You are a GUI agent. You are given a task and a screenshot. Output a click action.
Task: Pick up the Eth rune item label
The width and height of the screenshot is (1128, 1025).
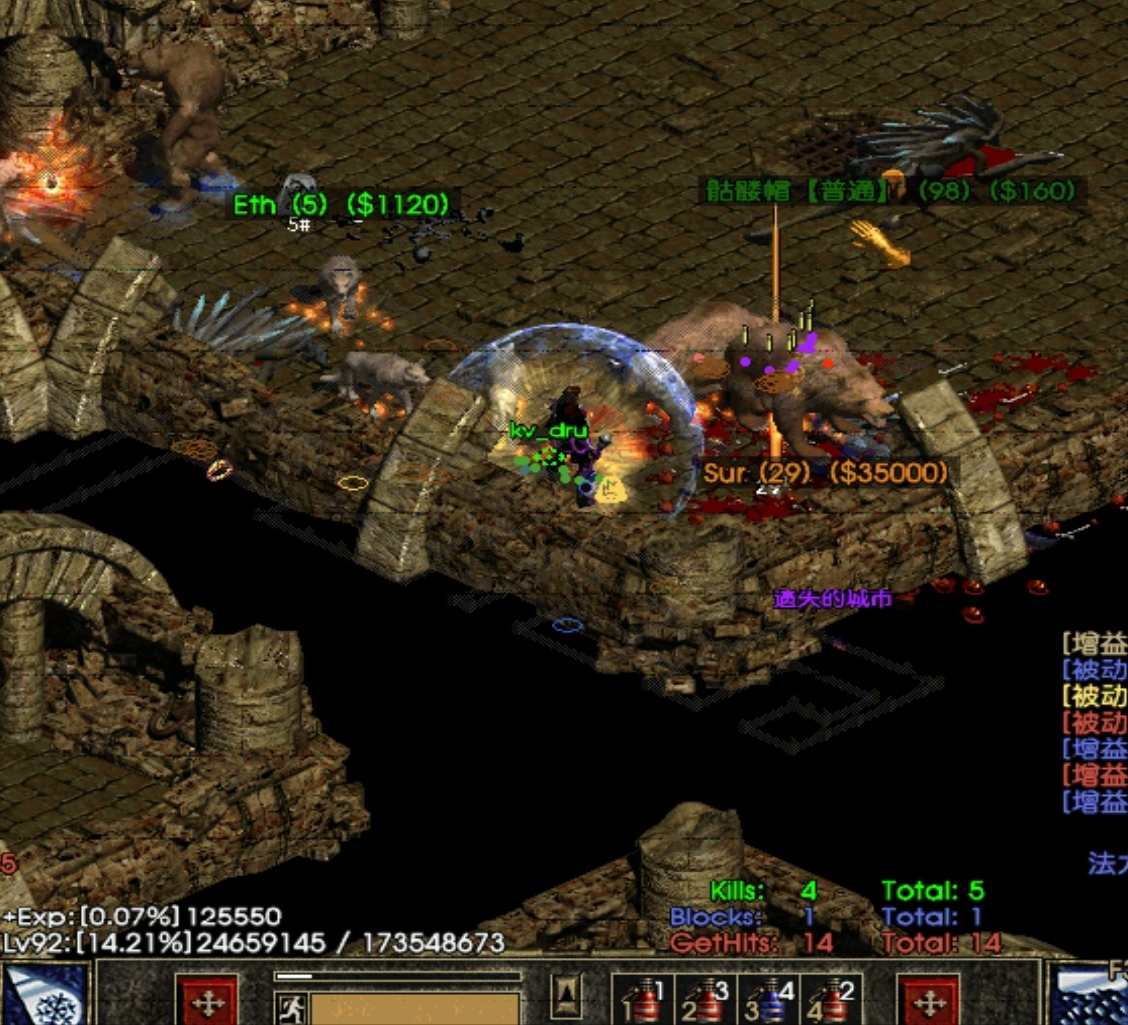click(340, 205)
